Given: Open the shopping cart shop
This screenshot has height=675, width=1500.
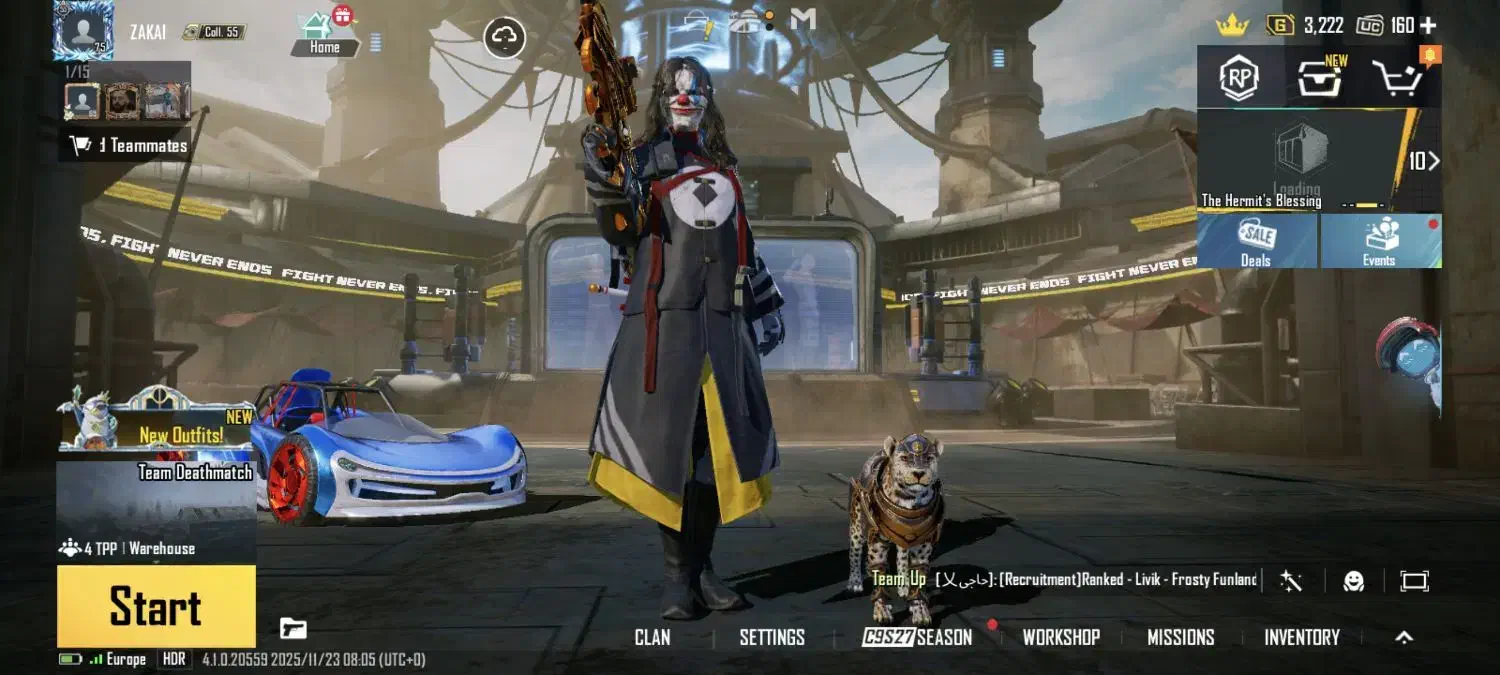Looking at the screenshot, I should pyautogui.click(x=1398, y=78).
